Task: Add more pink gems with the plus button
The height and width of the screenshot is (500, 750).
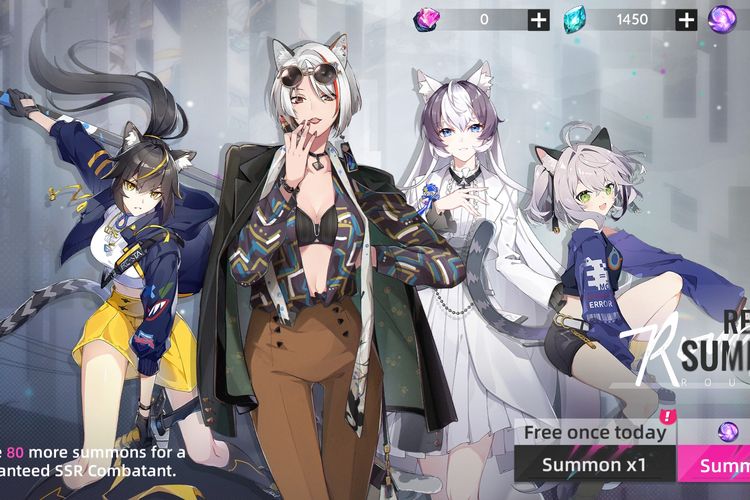Action: click(539, 19)
